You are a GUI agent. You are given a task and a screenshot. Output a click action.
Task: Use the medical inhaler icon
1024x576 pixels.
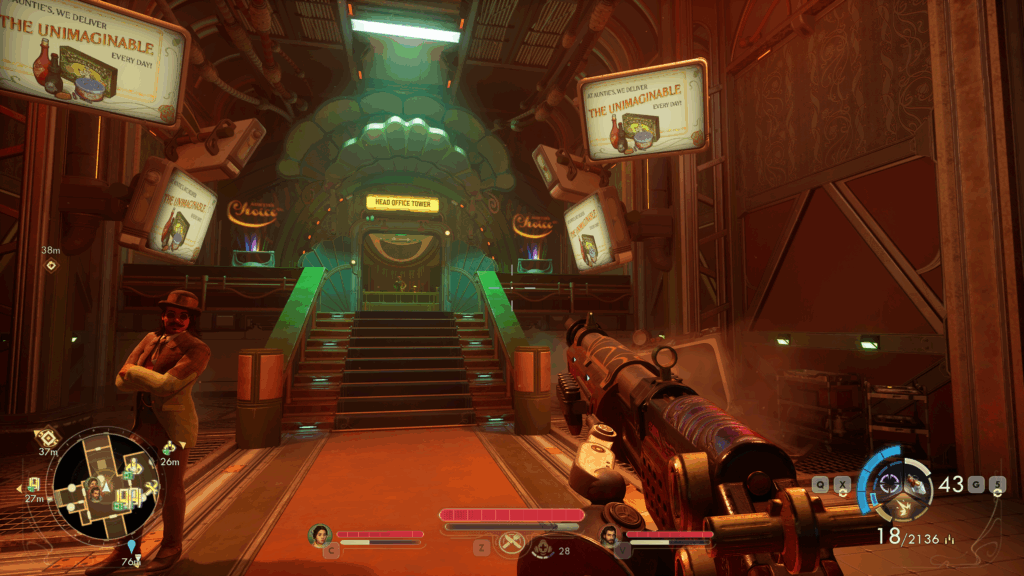[542, 547]
